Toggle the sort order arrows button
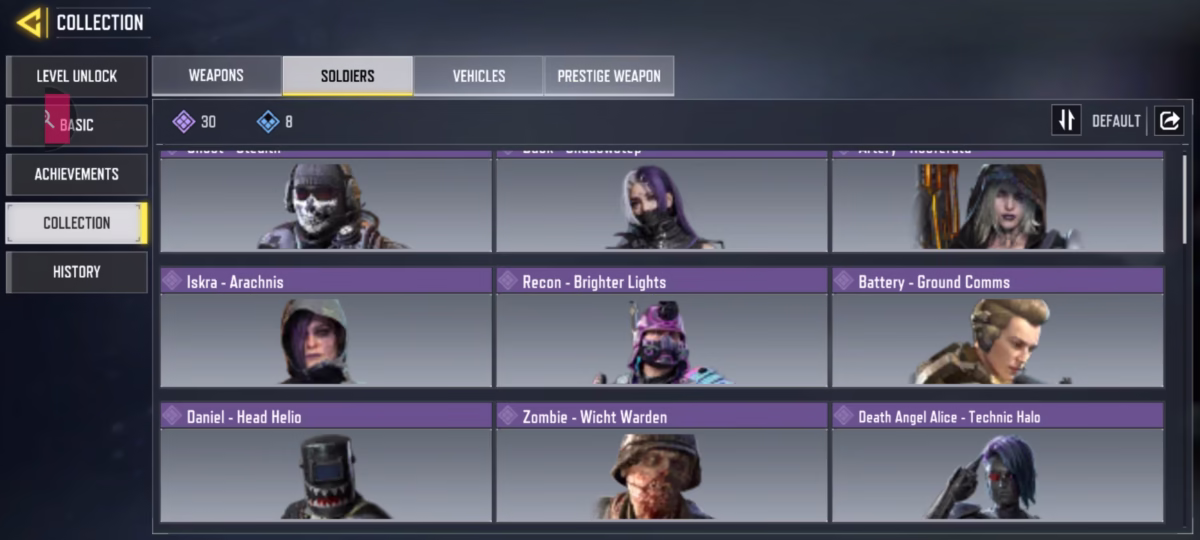Image resolution: width=1200 pixels, height=540 pixels. tap(1066, 121)
